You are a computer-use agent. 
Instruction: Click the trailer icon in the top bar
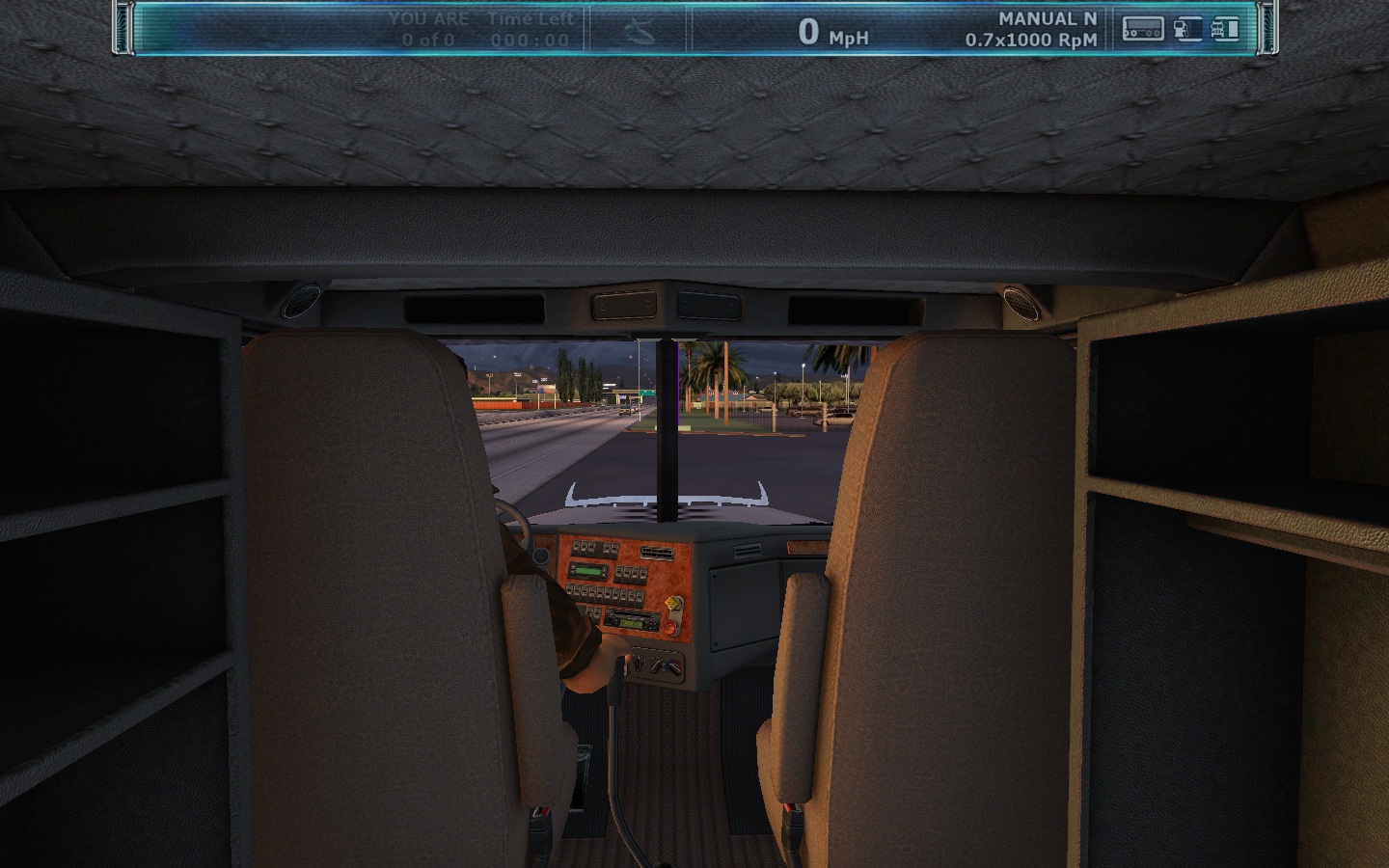click(1142, 30)
